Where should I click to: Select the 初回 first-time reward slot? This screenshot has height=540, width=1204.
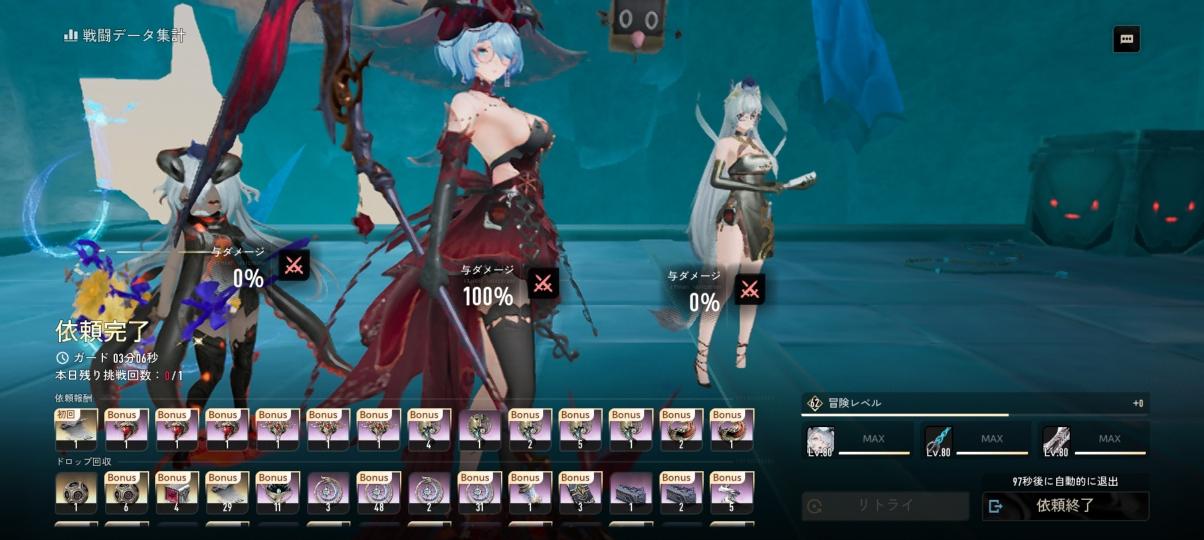[x=76, y=430]
